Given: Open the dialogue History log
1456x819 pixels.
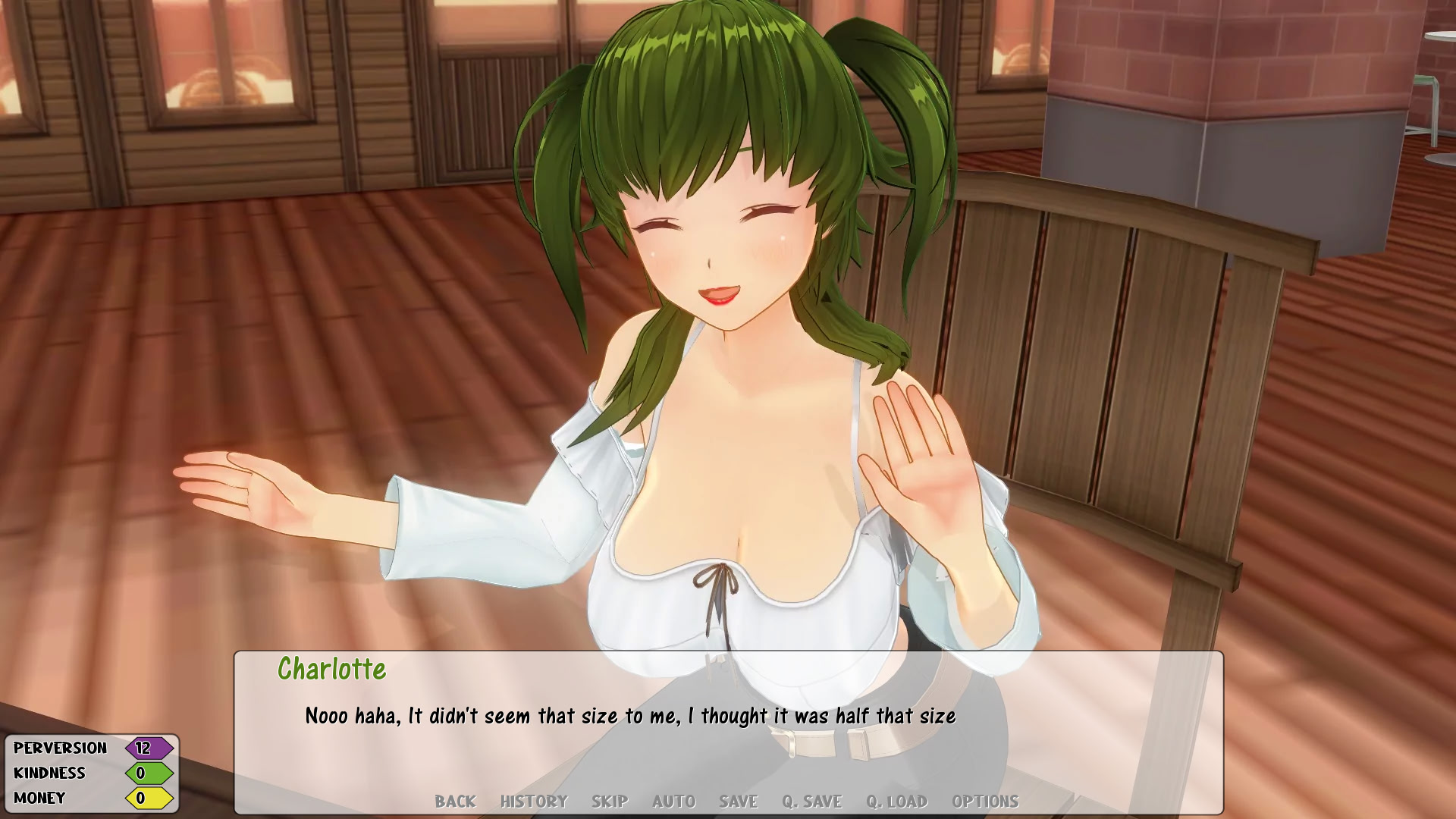Looking at the screenshot, I should (x=534, y=802).
